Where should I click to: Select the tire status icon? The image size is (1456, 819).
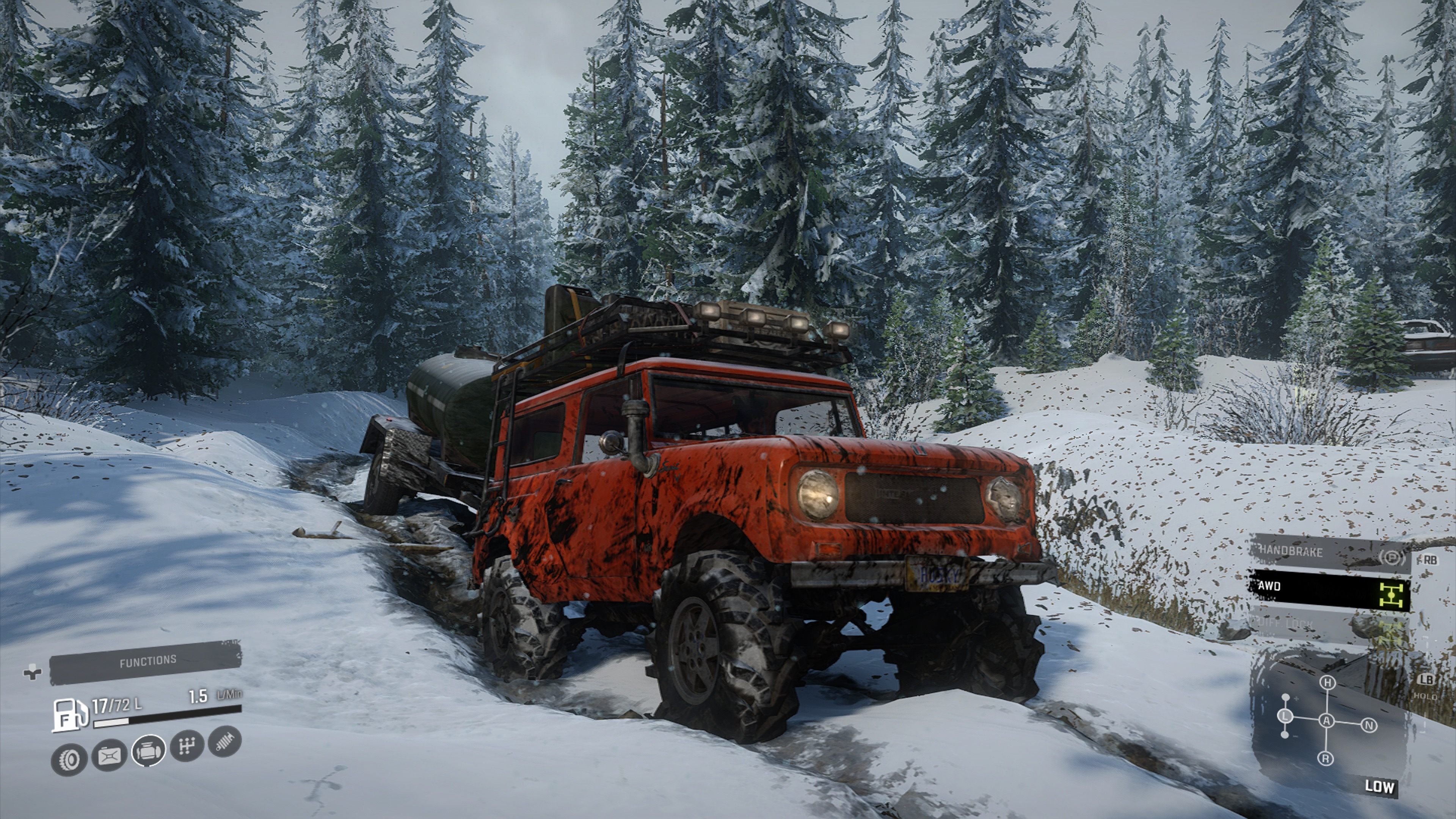point(69,759)
